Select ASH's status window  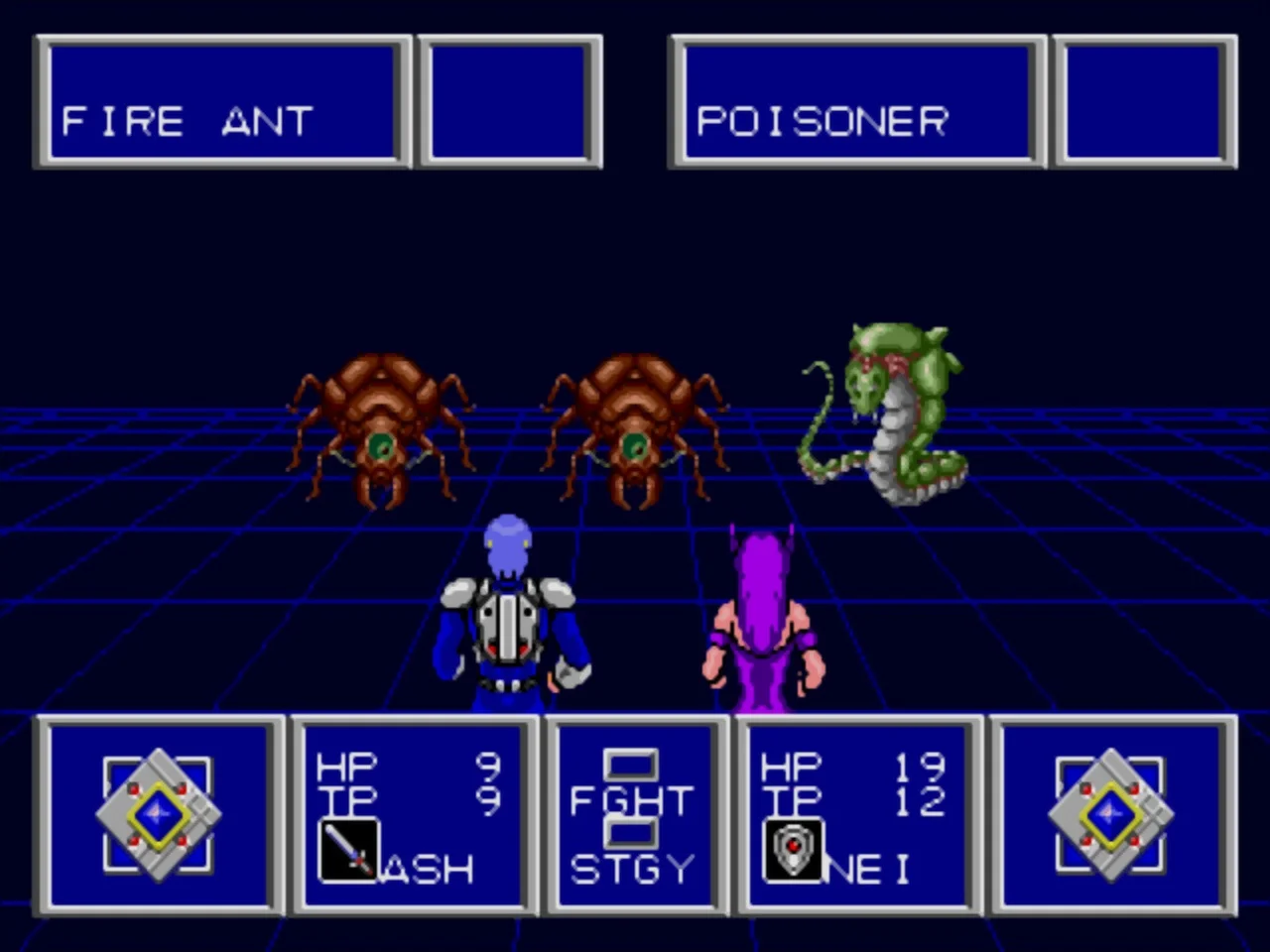tap(412, 815)
